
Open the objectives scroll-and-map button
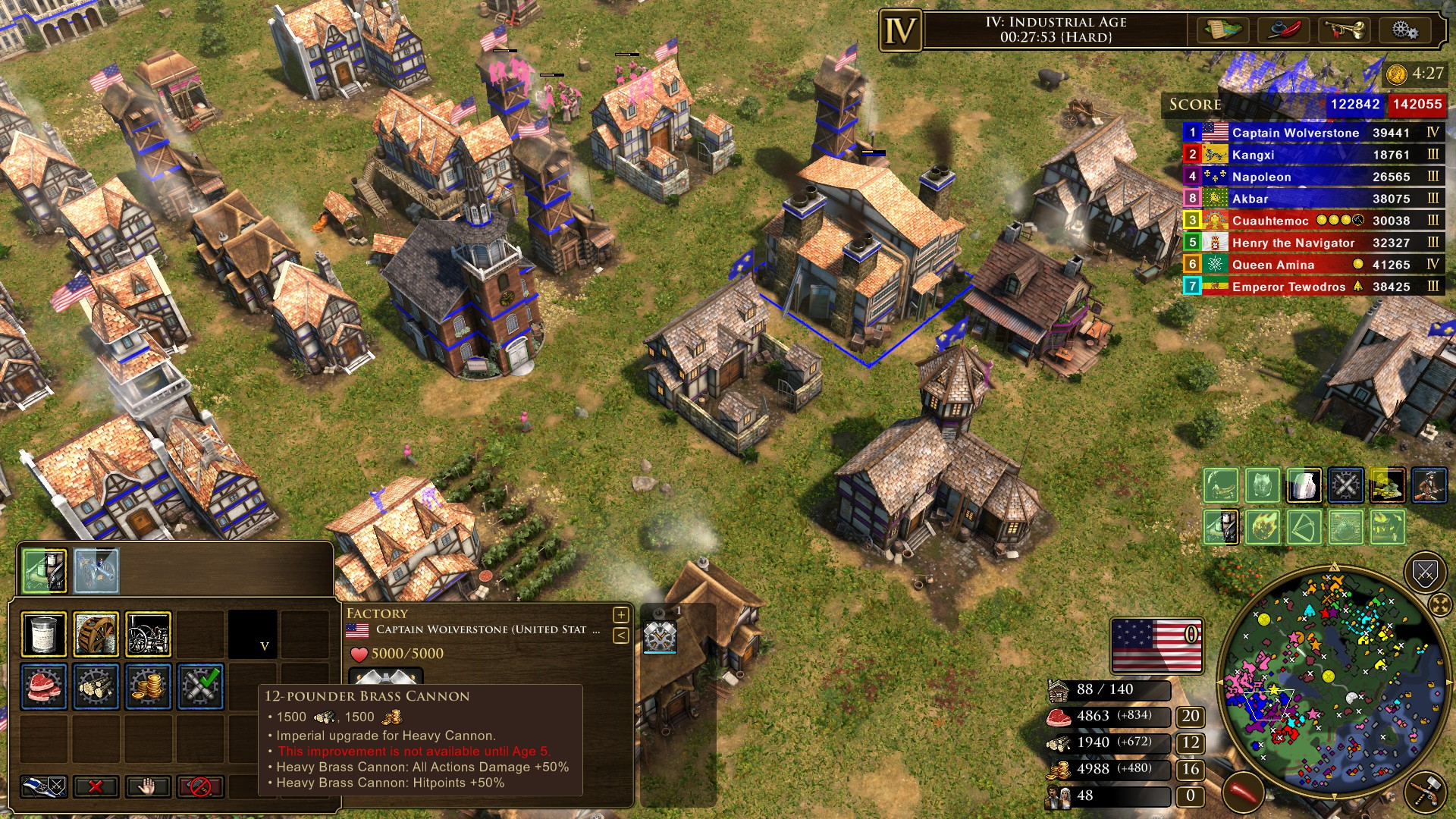tap(1222, 30)
